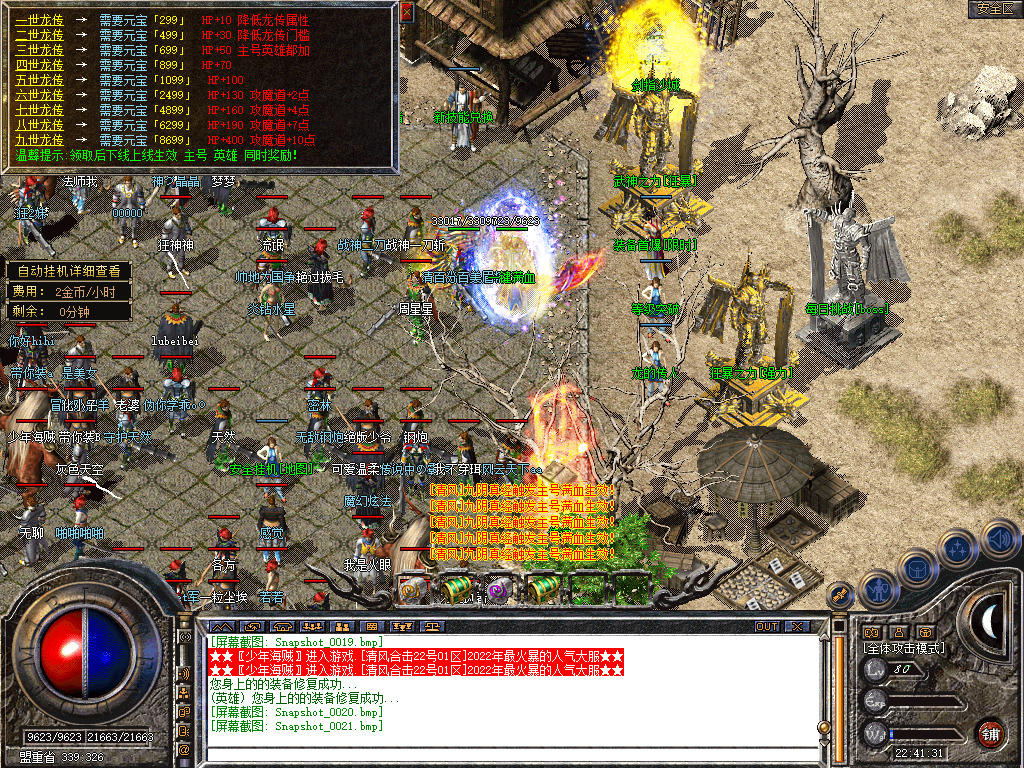Click the 七世龙传 upgrade link
The image size is (1024, 768).
click(39, 109)
